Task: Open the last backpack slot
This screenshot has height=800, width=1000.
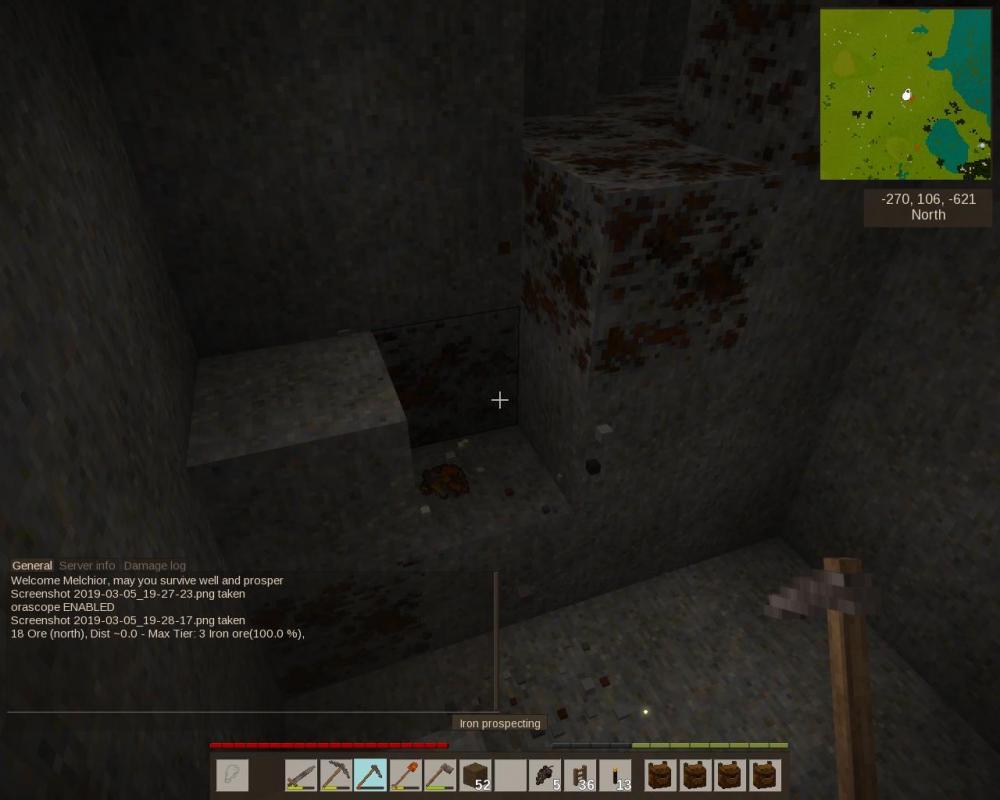Action: pos(765,776)
